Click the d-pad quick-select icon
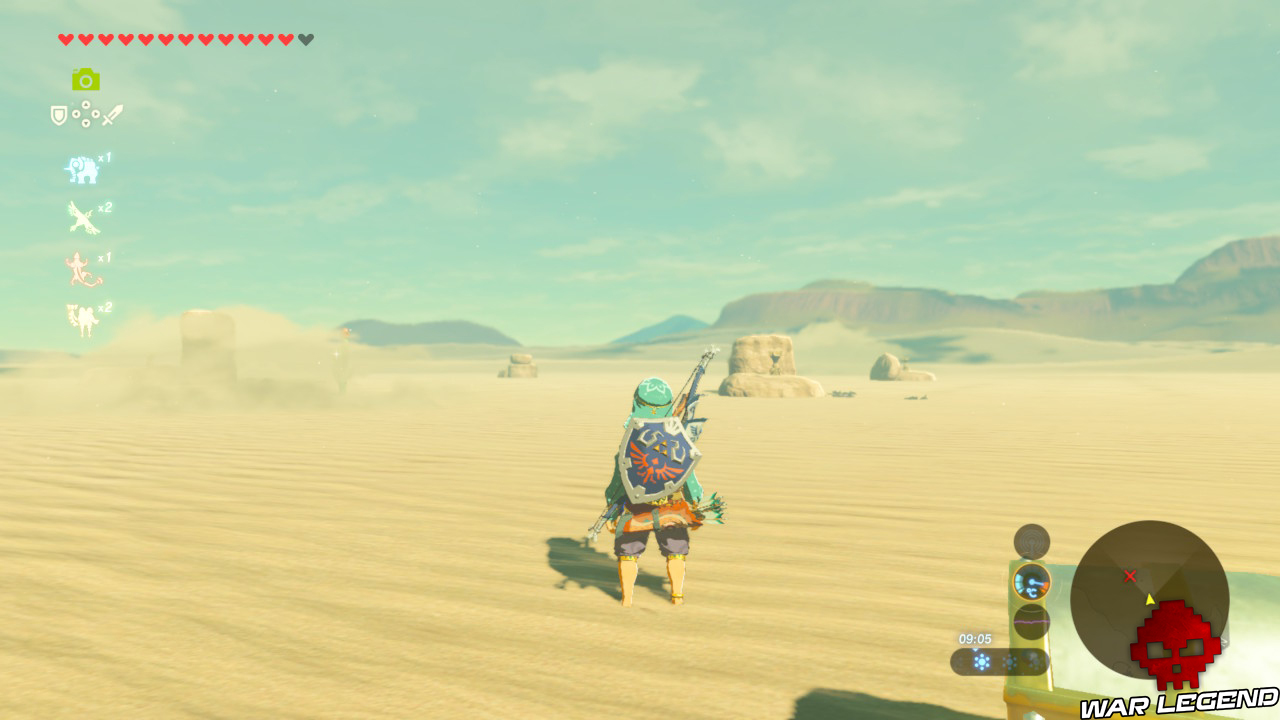The image size is (1280, 720). 86,114
